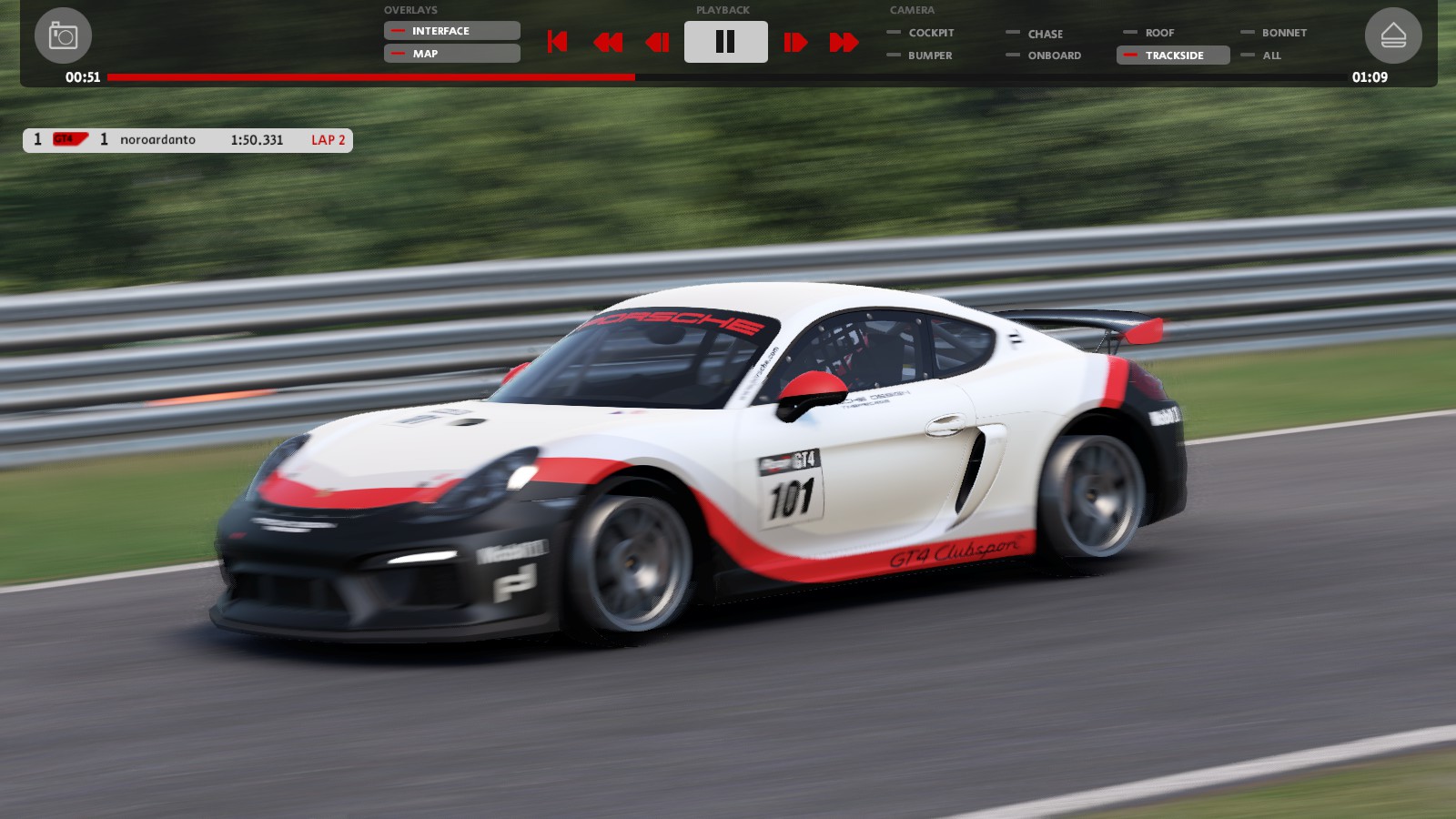The image size is (1456, 819).
Task: Pause the replay playback
Action: [x=725, y=42]
